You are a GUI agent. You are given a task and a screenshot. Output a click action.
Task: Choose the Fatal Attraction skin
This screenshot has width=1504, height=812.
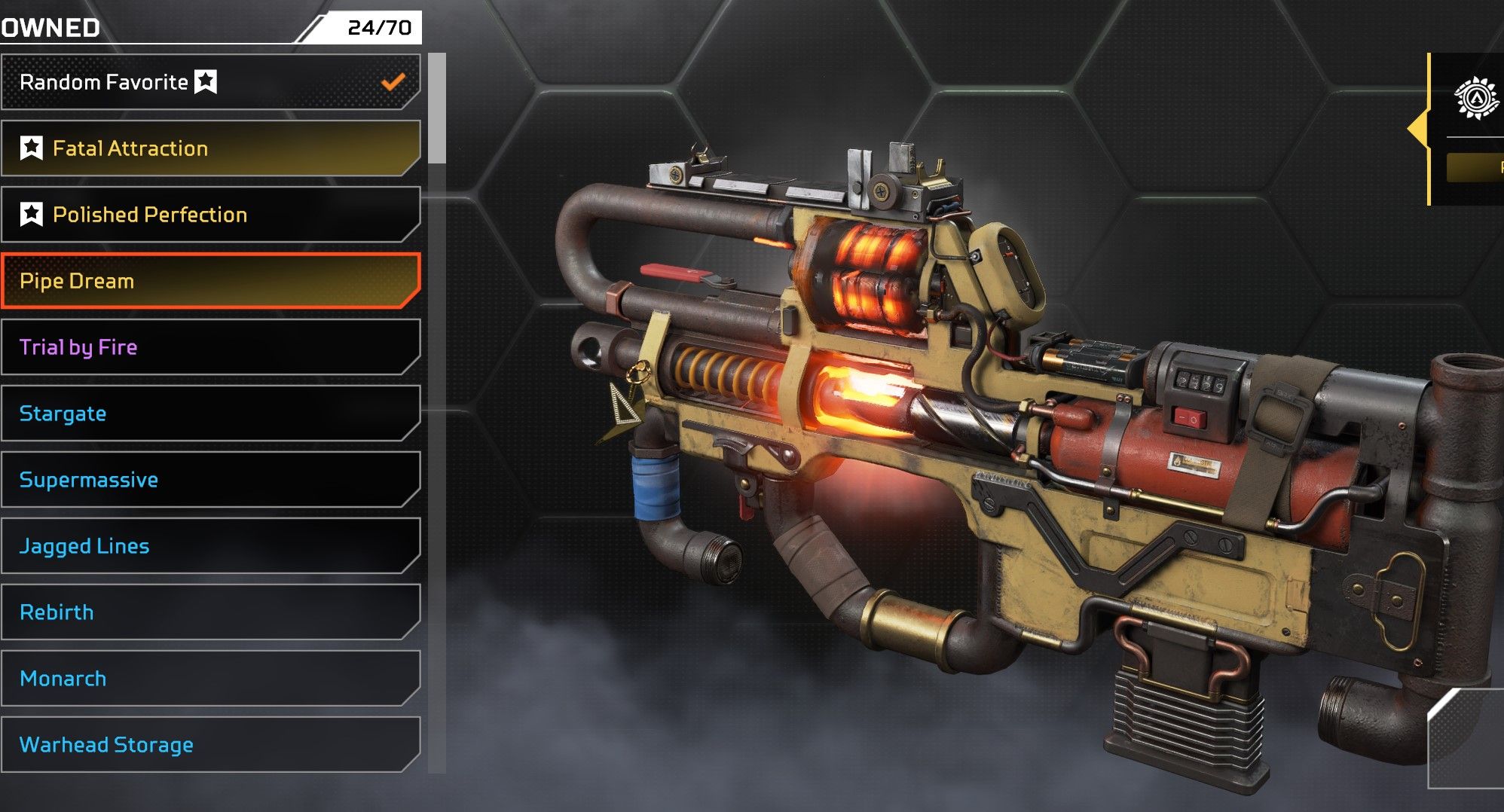[209, 148]
